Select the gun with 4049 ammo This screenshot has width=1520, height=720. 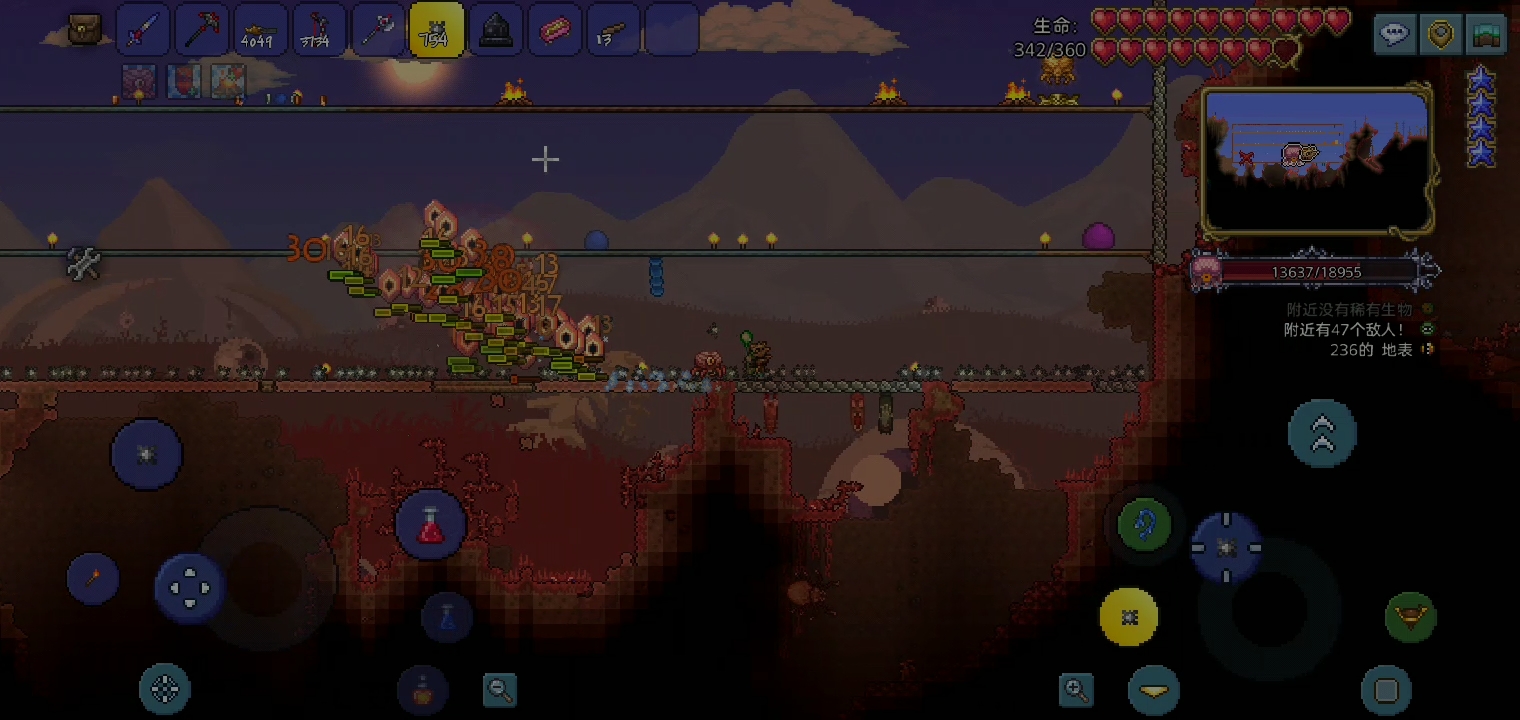[260, 30]
